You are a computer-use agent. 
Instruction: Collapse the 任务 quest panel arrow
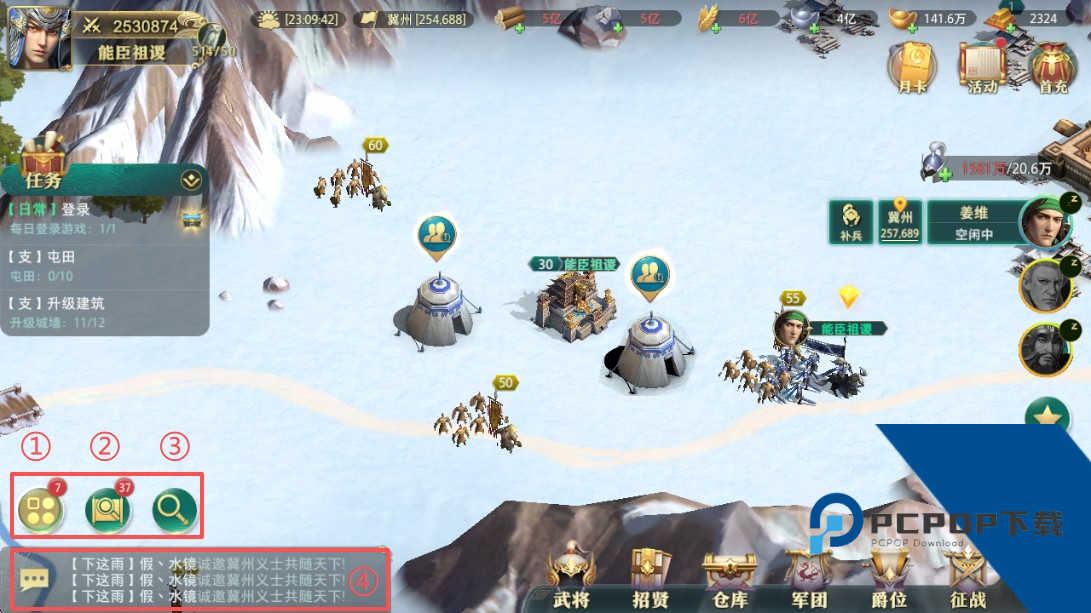point(190,180)
